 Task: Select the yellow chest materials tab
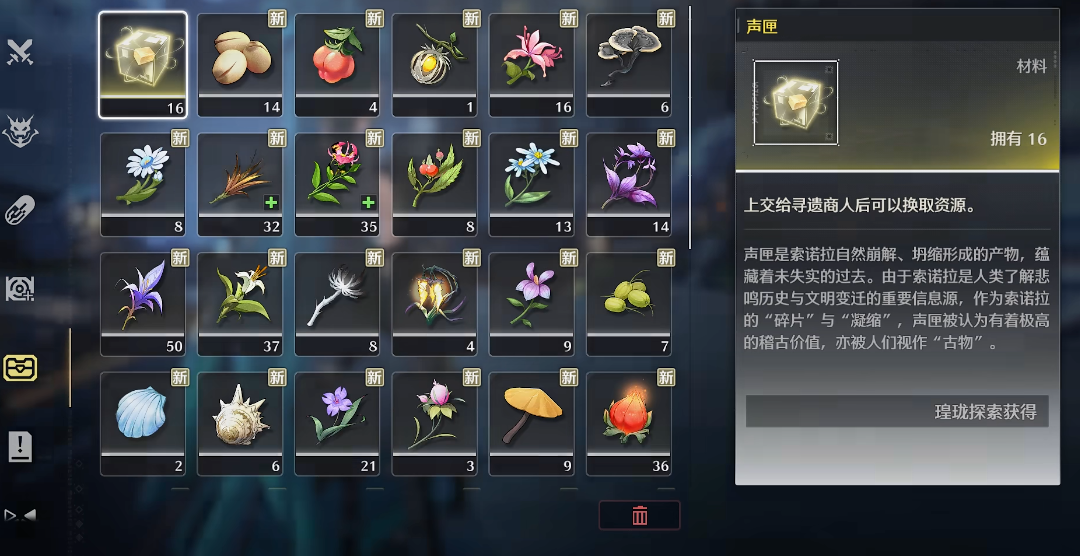[20, 368]
